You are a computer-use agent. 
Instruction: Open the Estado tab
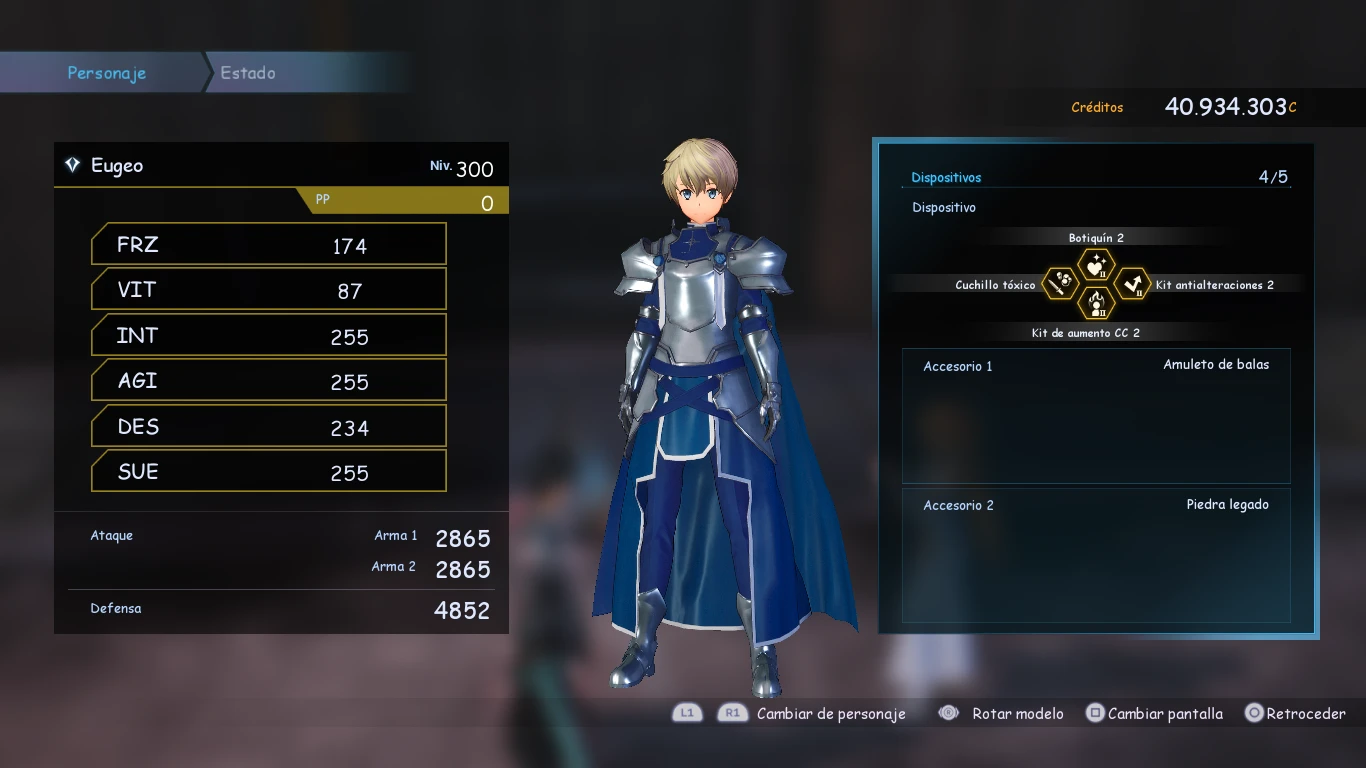click(x=248, y=73)
